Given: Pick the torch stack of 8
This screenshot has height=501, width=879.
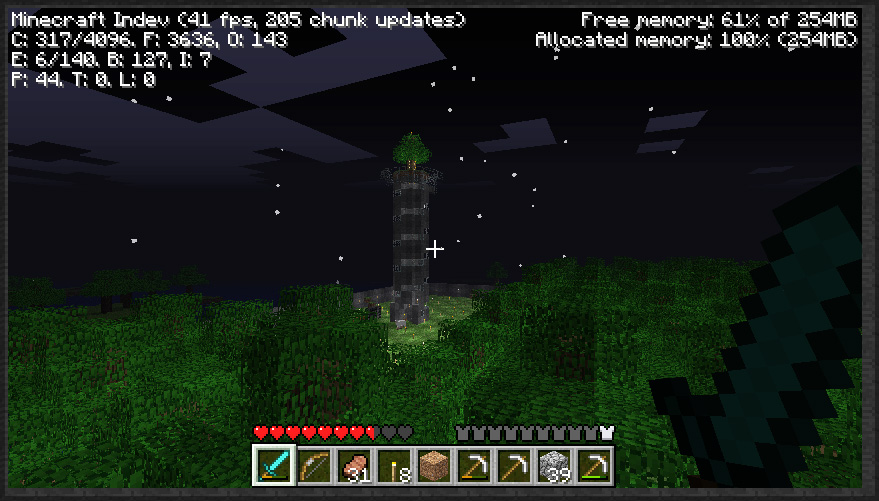Looking at the screenshot, I should click(392, 464).
